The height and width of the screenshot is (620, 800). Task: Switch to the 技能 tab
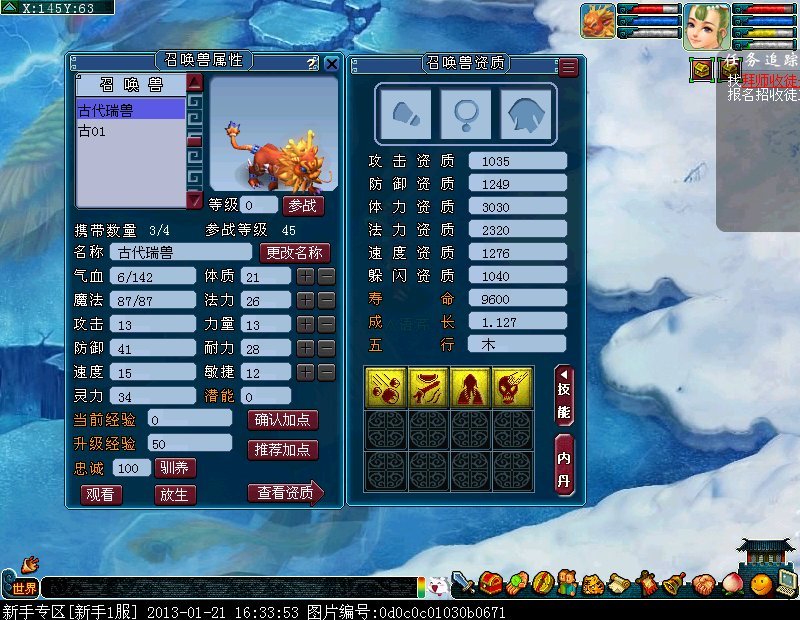point(565,397)
